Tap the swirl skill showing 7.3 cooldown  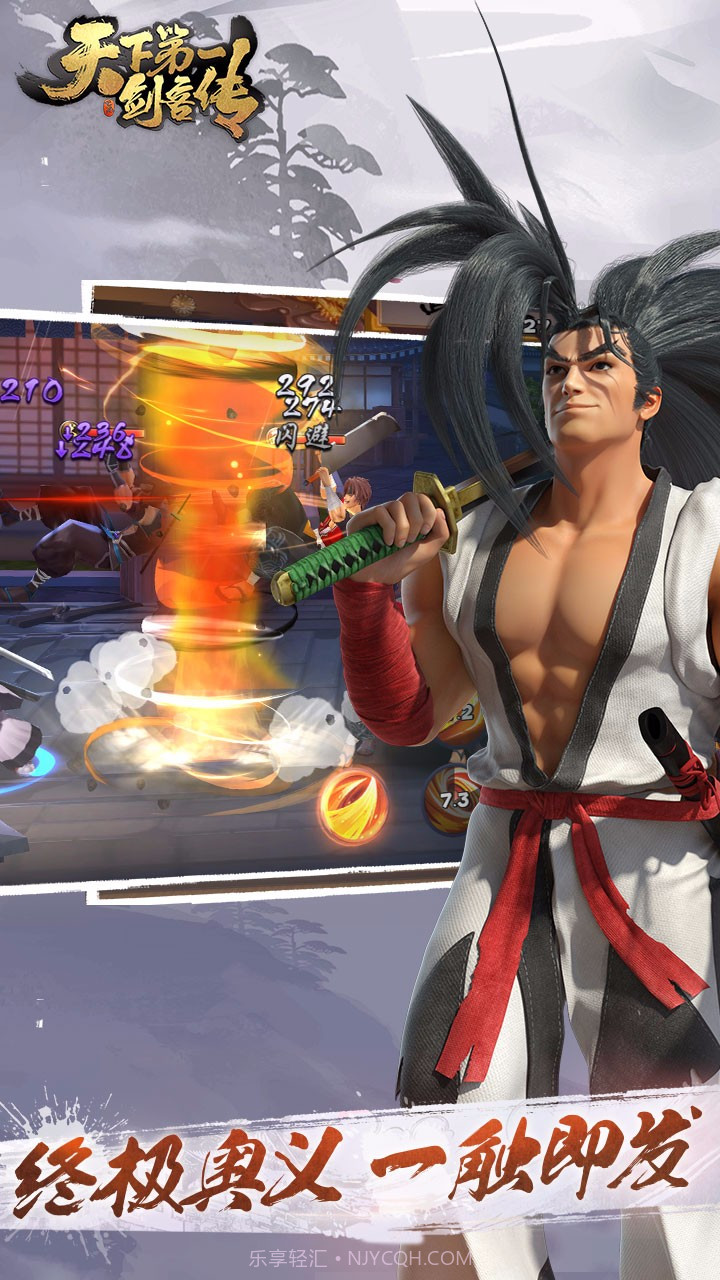pyautogui.click(x=452, y=798)
